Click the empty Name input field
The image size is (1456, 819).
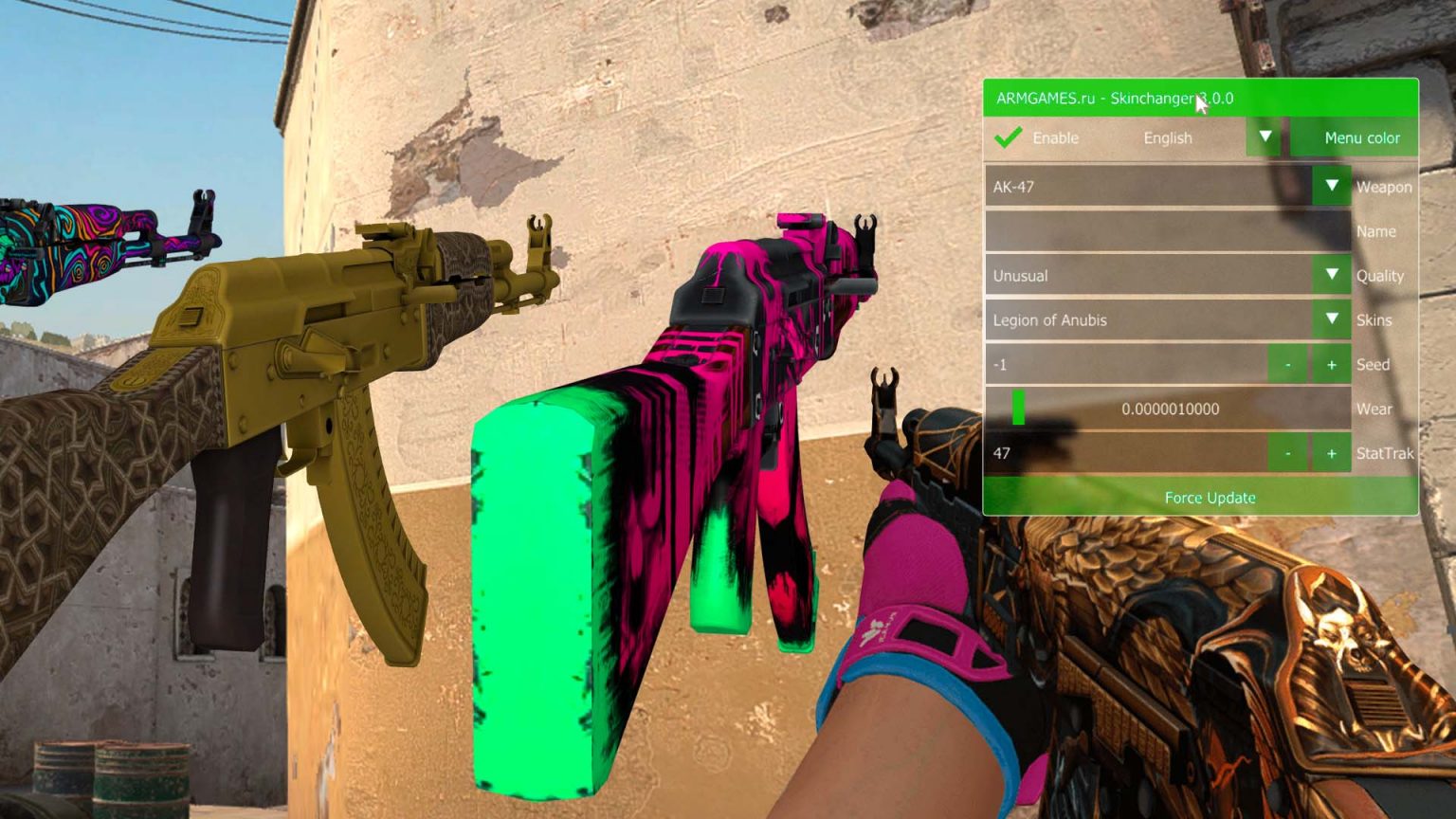pos(1137,230)
